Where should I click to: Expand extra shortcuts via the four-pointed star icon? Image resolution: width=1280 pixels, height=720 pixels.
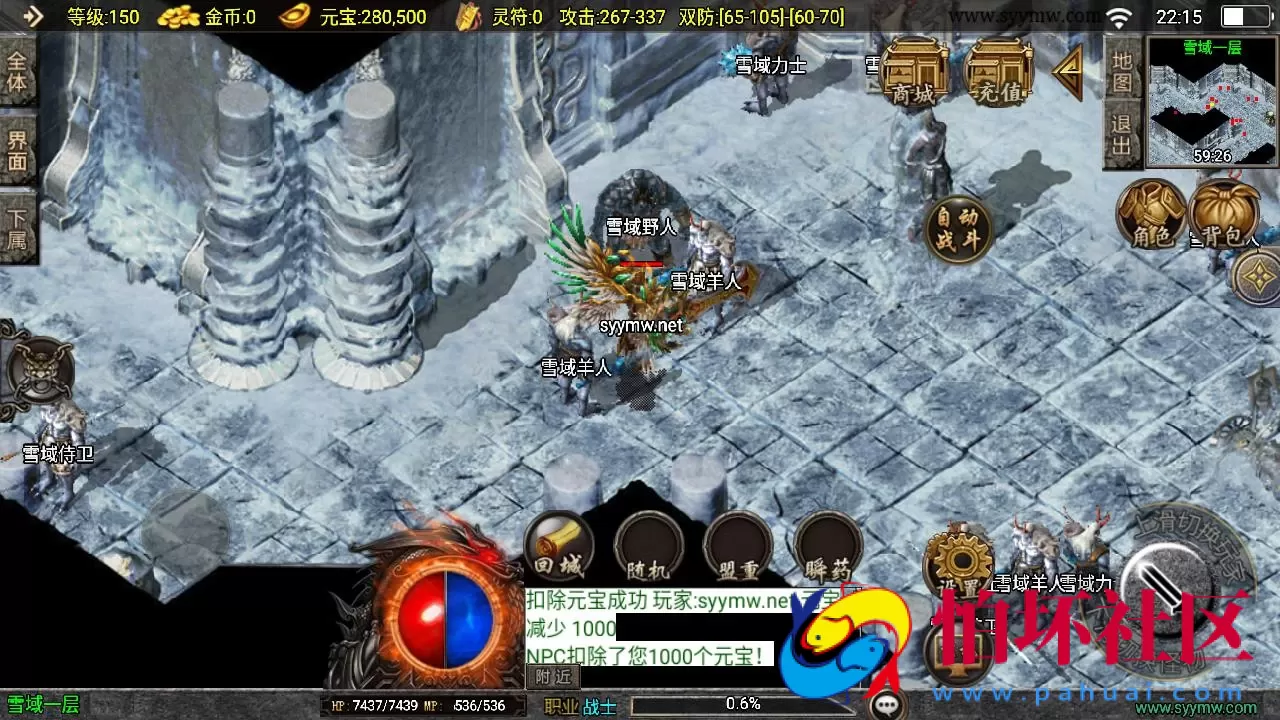coord(1258,274)
